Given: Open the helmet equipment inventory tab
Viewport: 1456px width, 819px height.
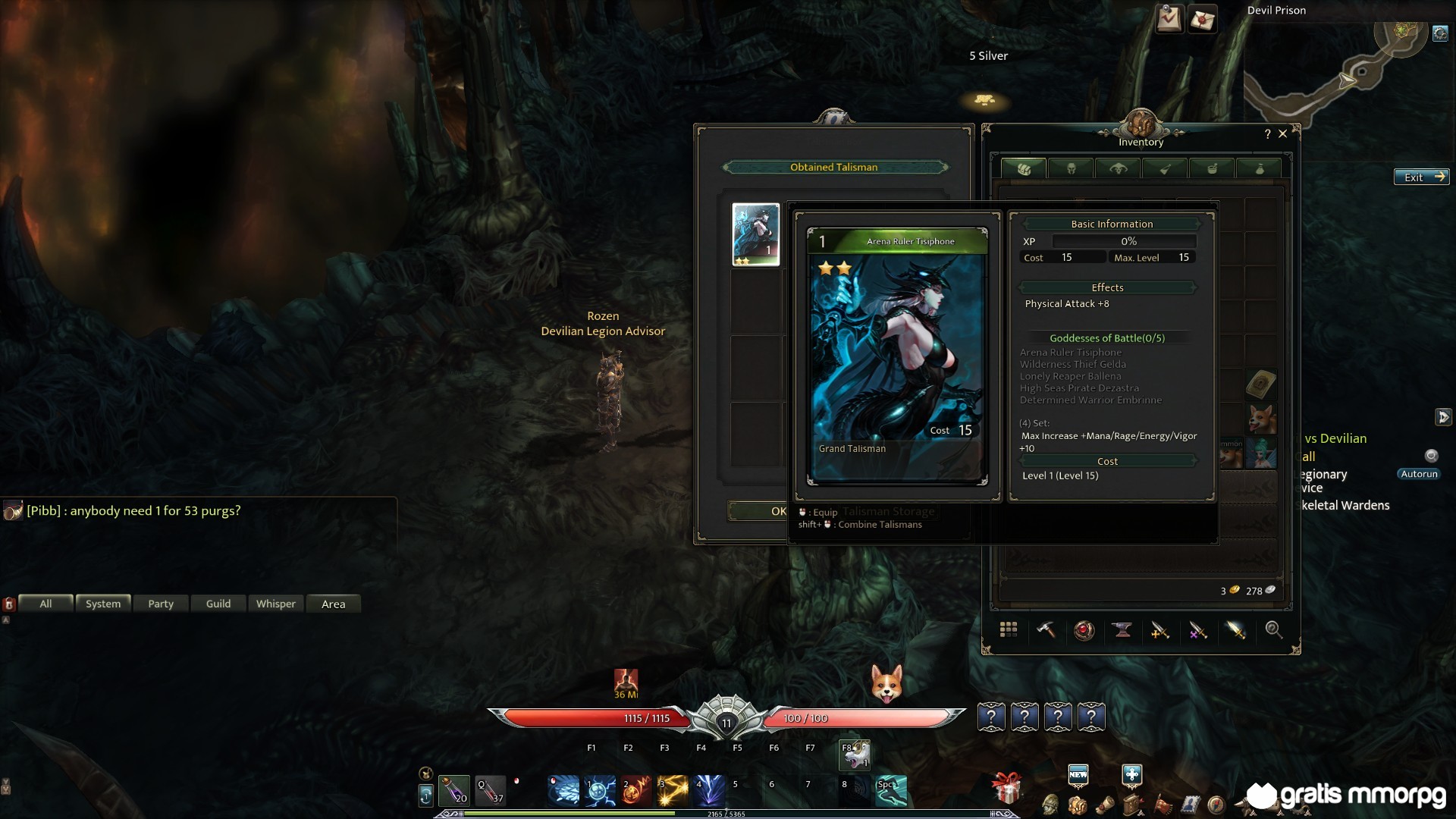Looking at the screenshot, I should [x=1071, y=168].
